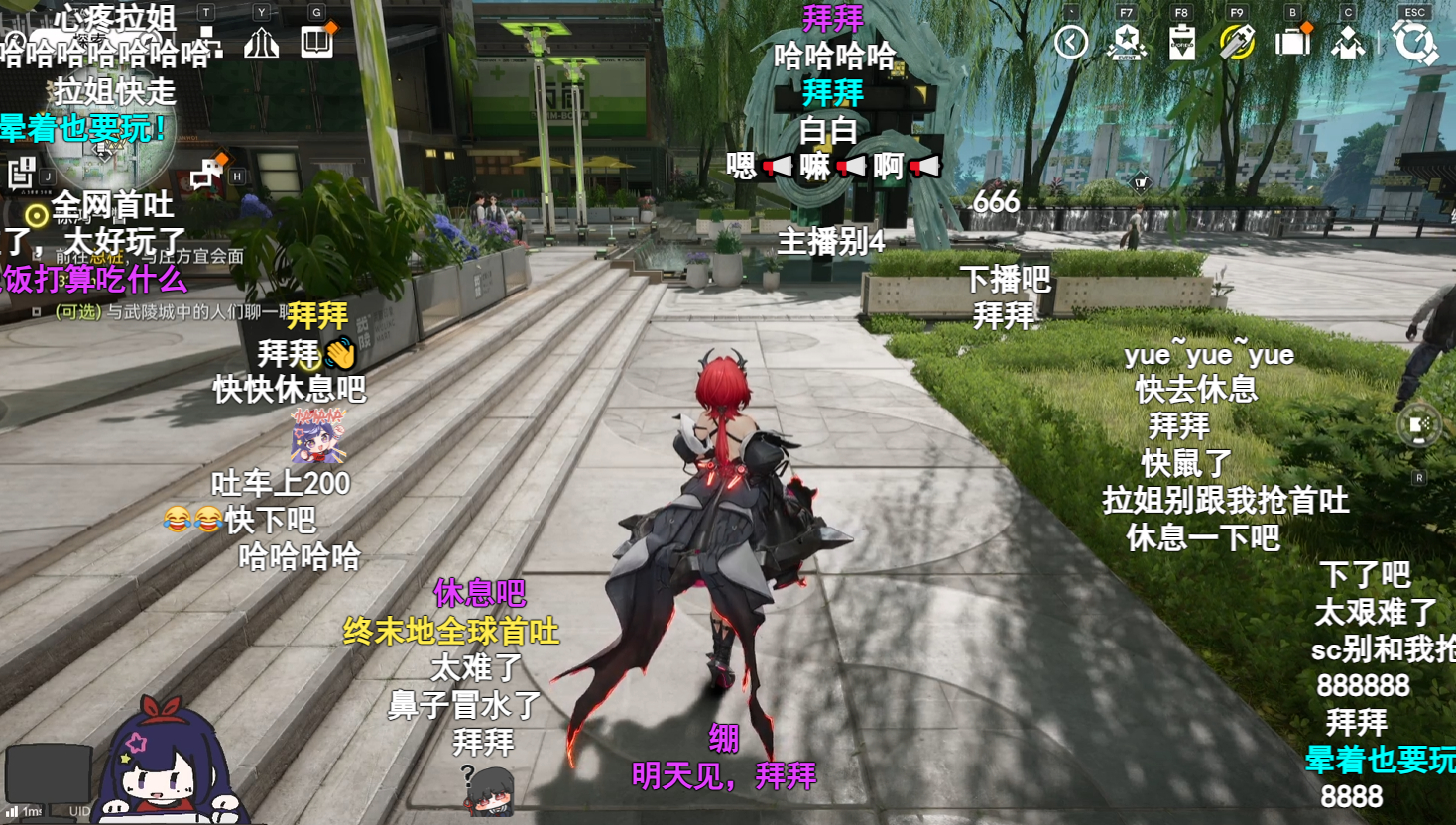Image resolution: width=1456 pixels, height=825 pixels.
Task: Open the suitcase backpack icon
Action: click(x=1292, y=42)
